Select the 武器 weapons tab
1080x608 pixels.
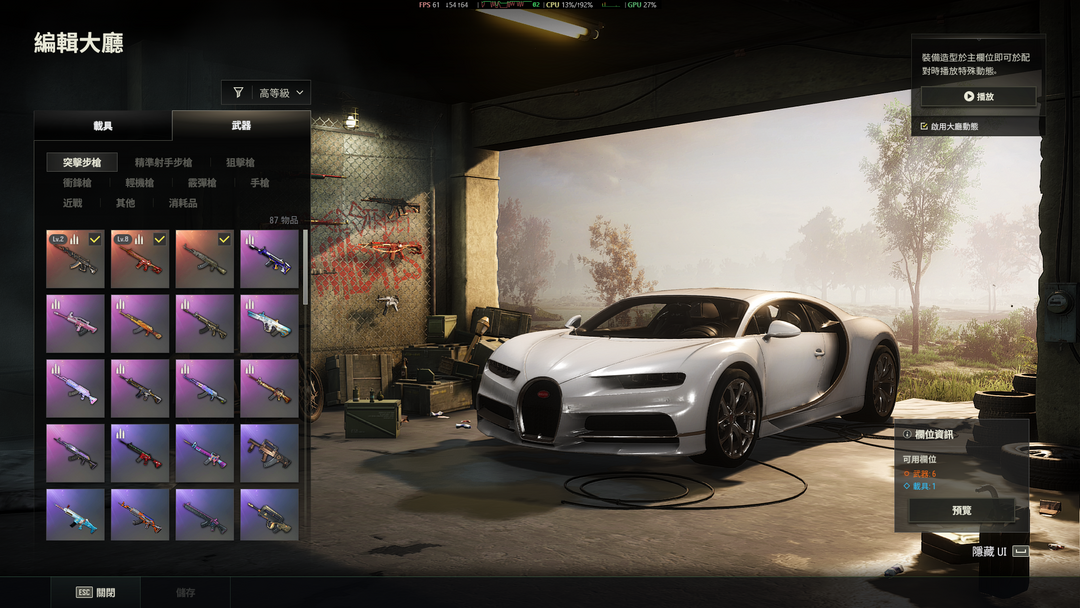point(241,126)
